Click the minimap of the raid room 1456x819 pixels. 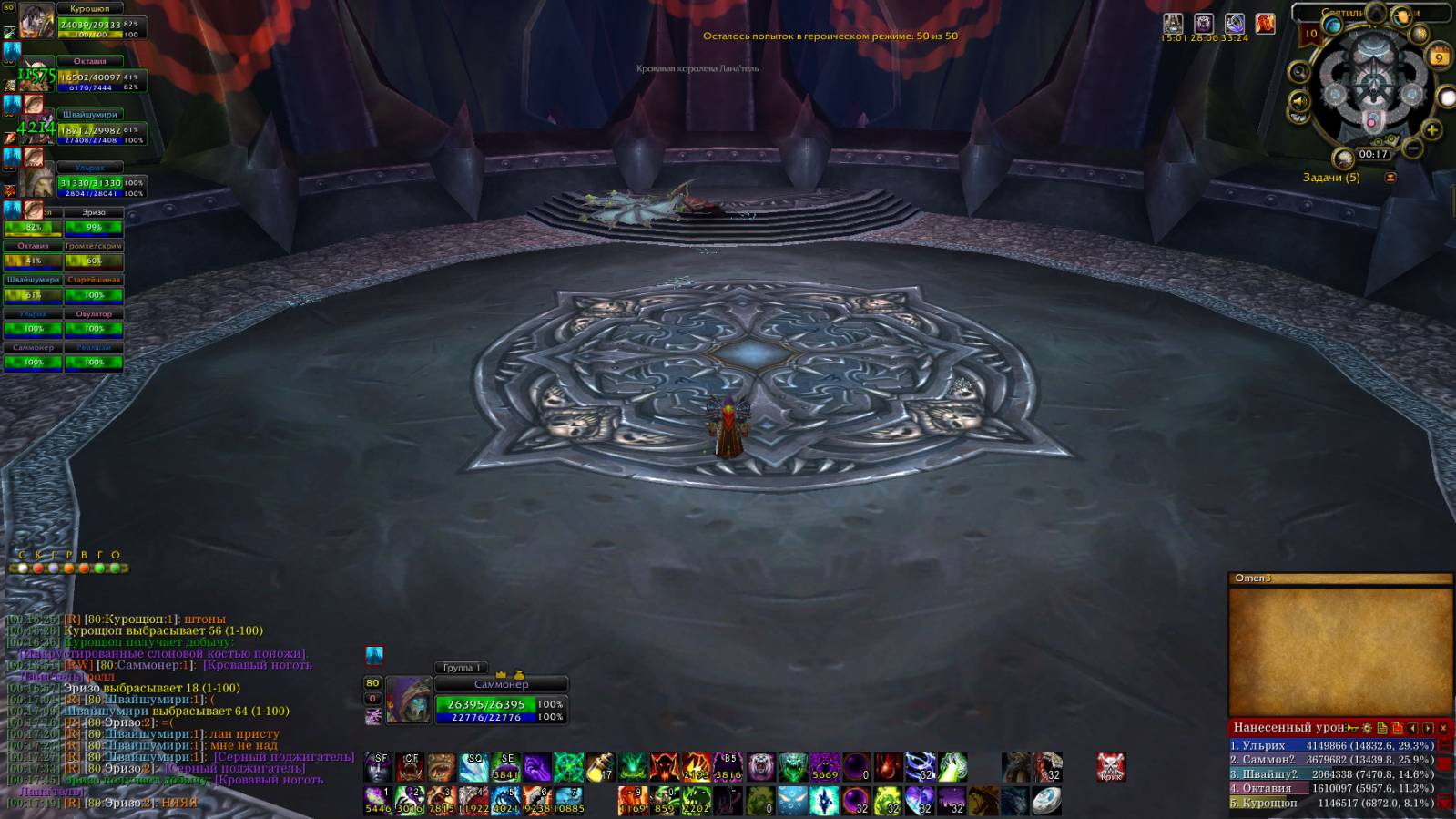[x=1369, y=89]
